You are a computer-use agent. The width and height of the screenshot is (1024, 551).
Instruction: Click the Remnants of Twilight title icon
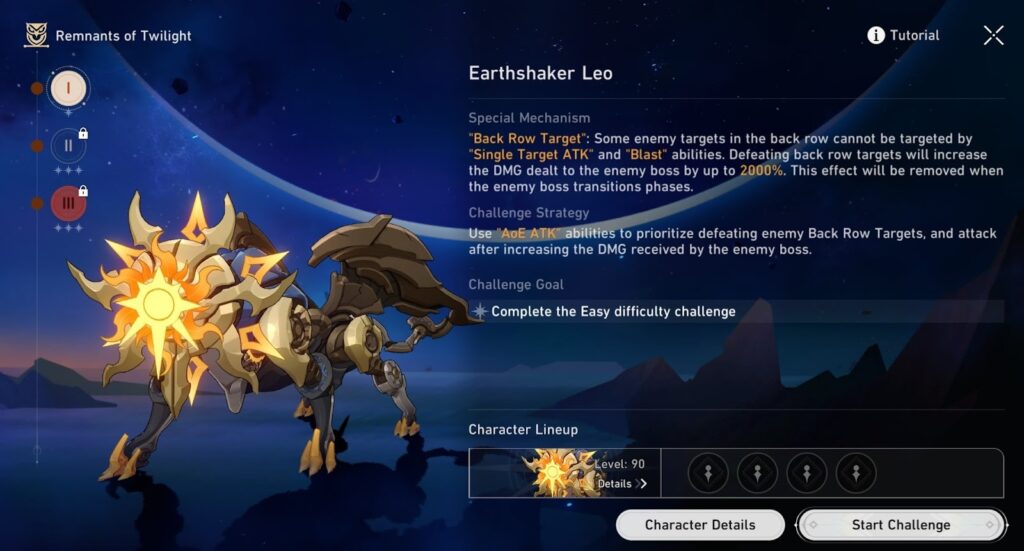point(37,36)
